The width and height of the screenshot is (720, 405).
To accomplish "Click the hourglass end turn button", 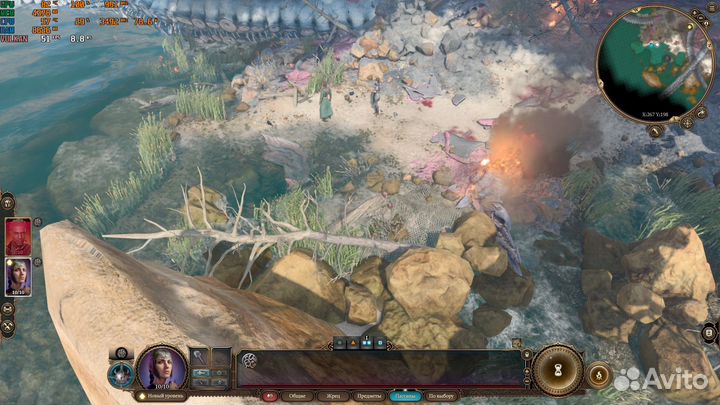I will [x=558, y=369].
